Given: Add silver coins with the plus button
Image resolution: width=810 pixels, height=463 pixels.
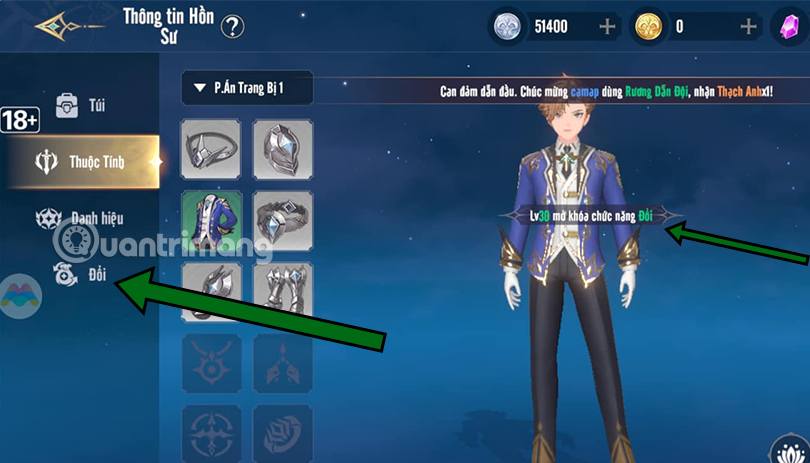Looking at the screenshot, I should [608, 27].
